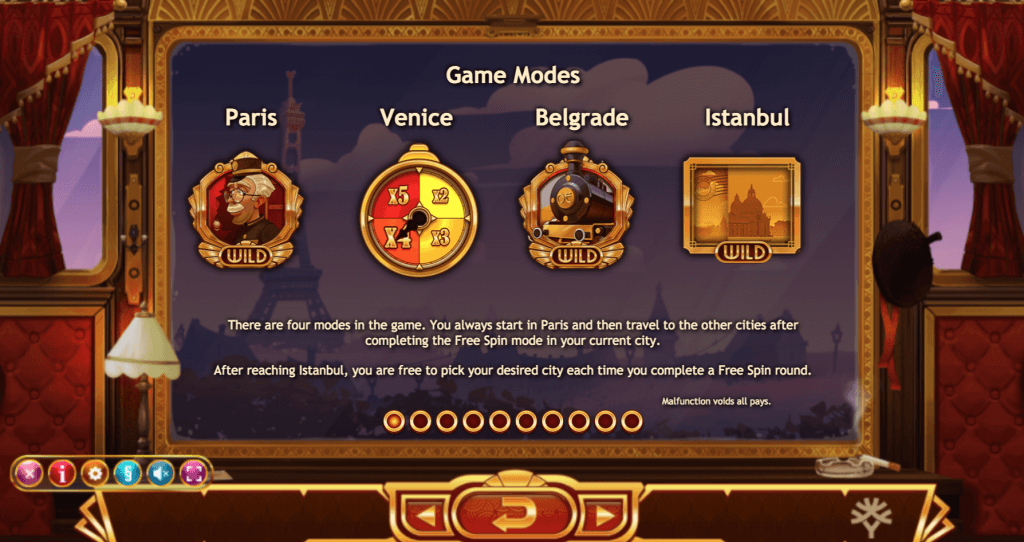The width and height of the screenshot is (1024, 542).
Task: Go to the previous info page
Action: 427,516
